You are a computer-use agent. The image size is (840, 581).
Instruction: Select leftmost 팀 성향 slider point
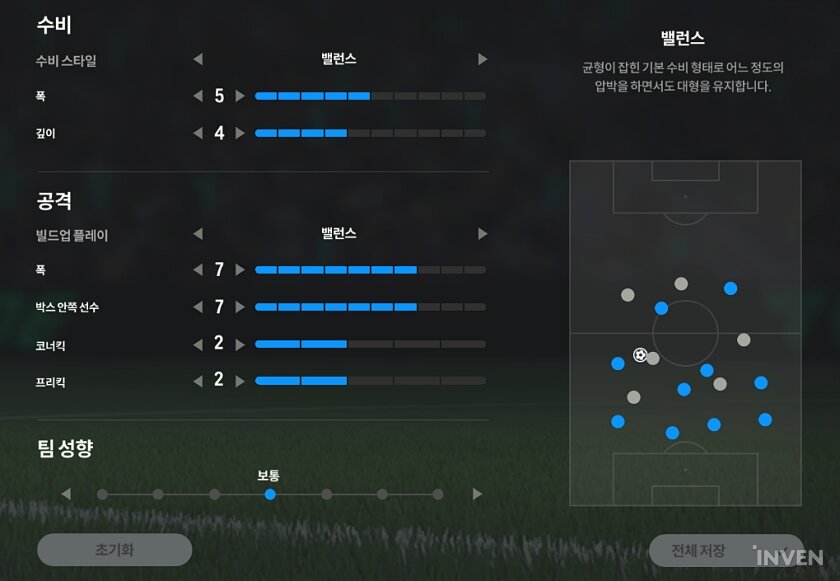coord(102,494)
